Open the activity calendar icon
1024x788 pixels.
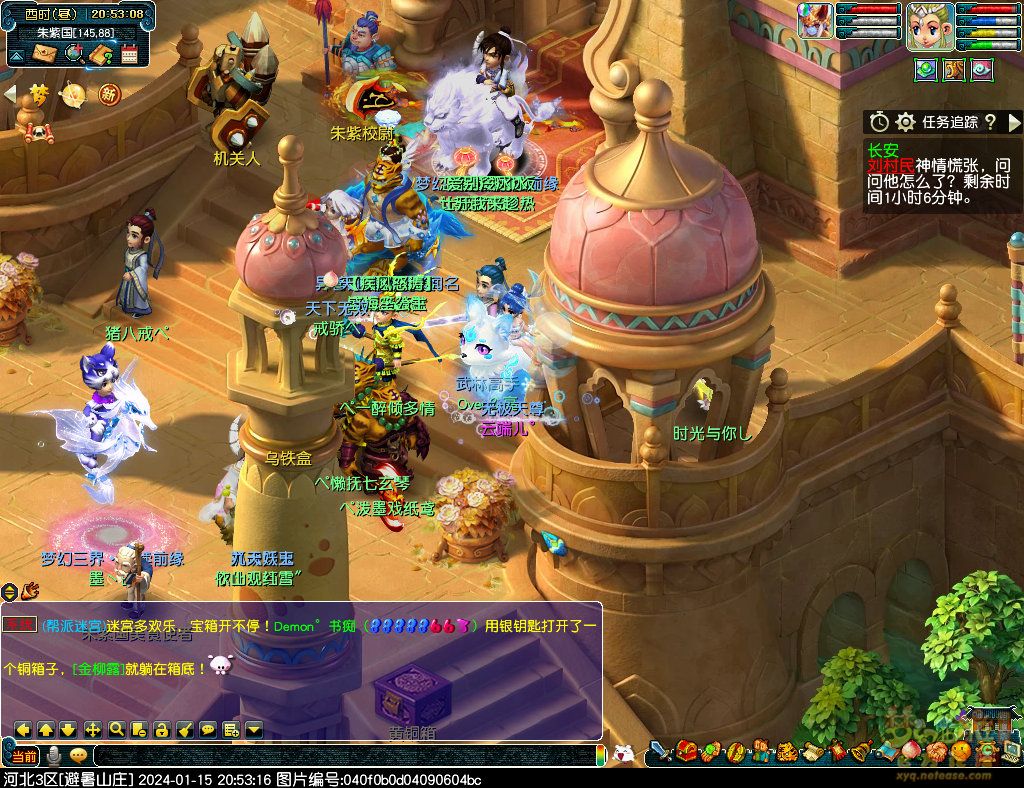[129, 53]
